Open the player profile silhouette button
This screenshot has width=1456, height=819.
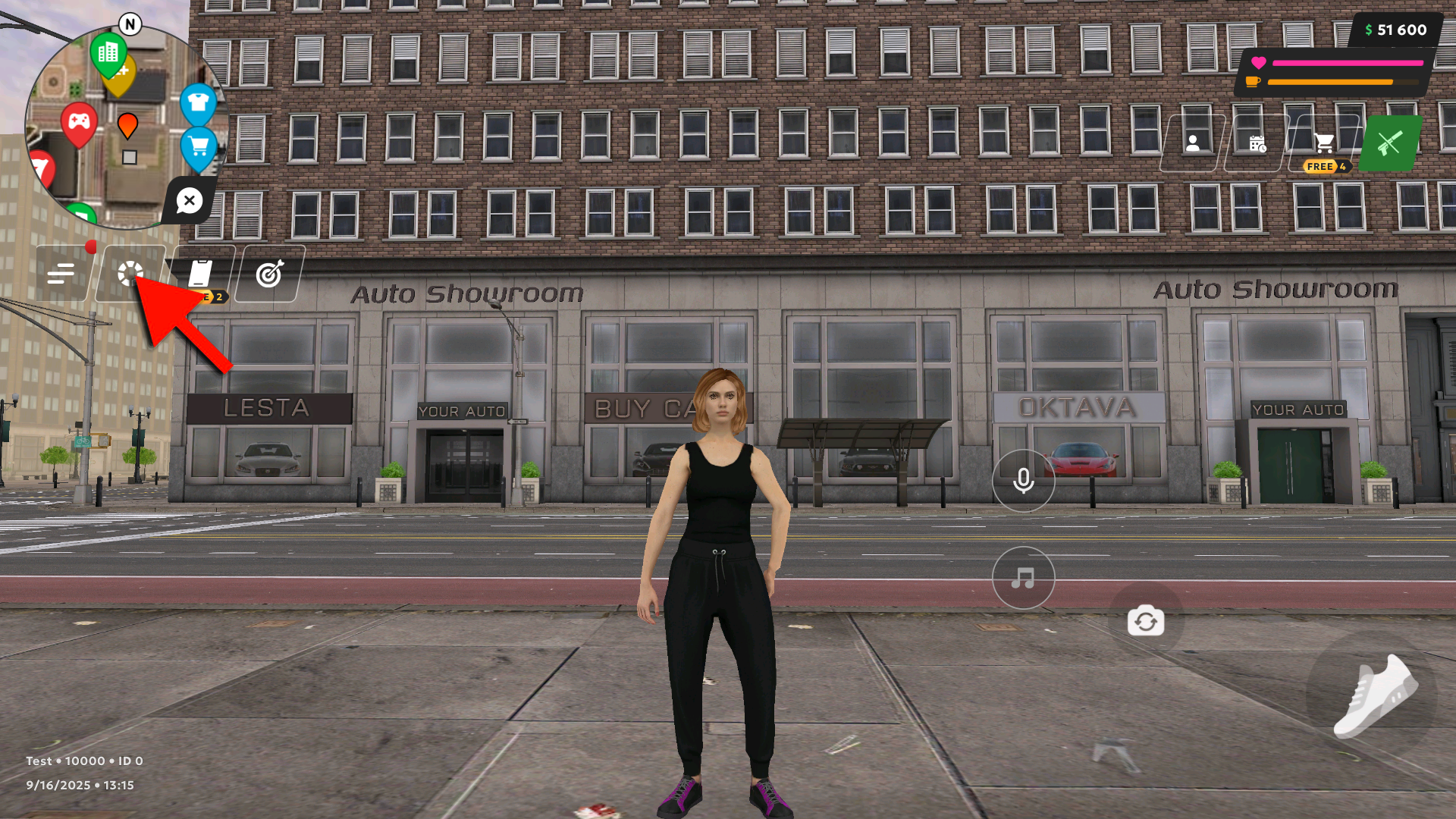pyautogui.click(x=1193, y=143)
